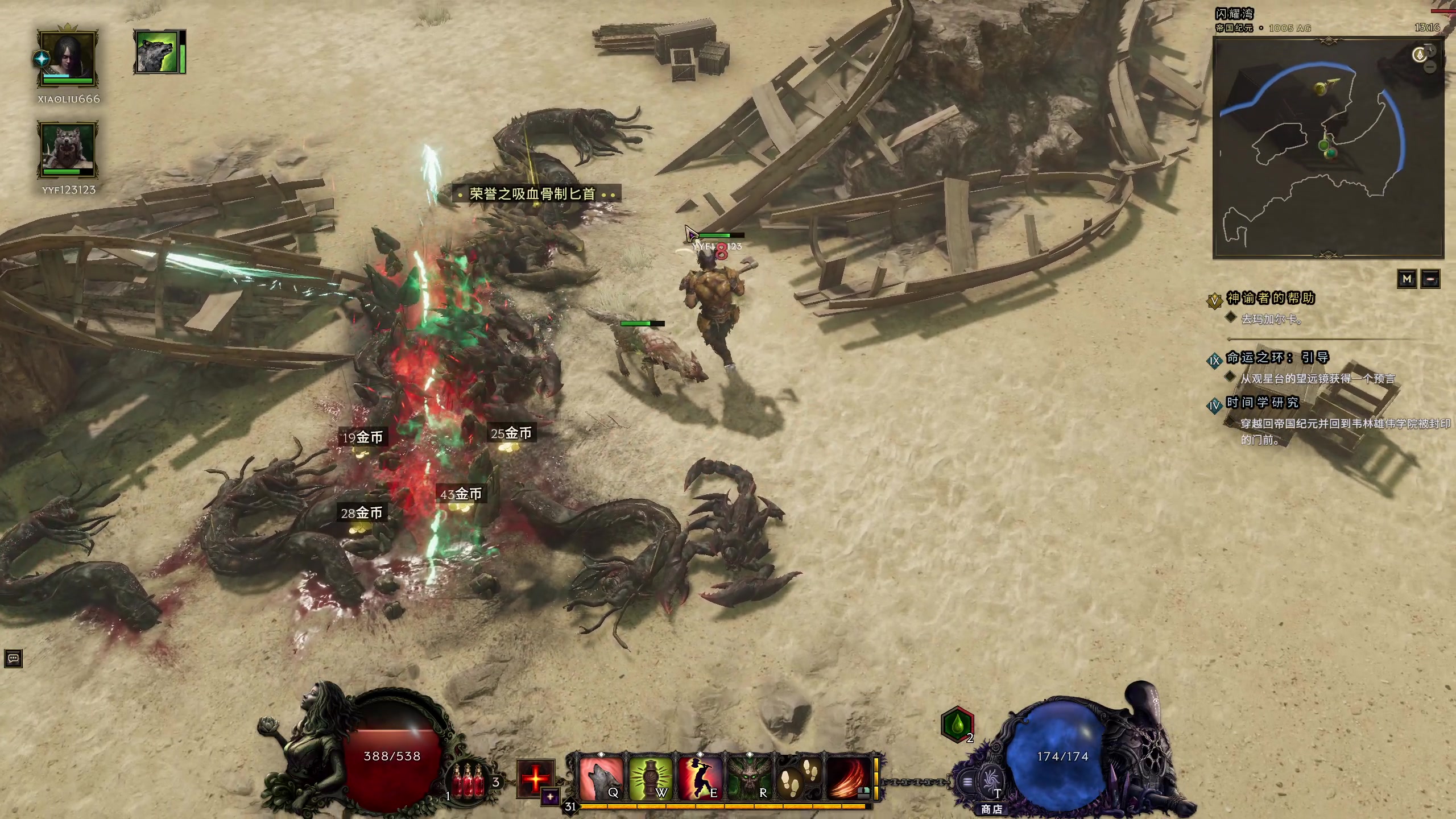Screen dimensions: 1456x819
Task: Select the footprints move skill slot
Action: (x=798, y=778)
